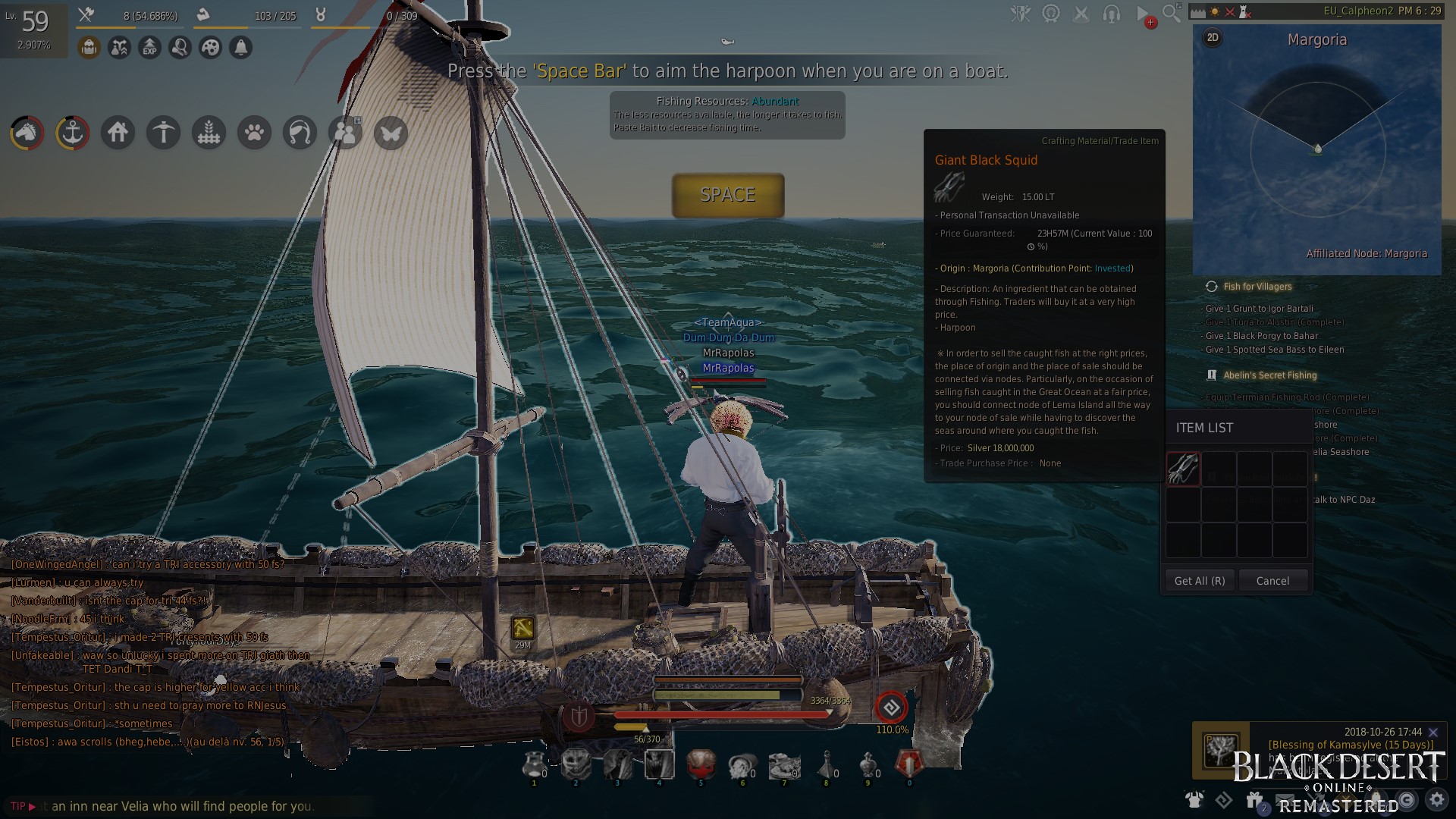Image resolution: width=1456 pixels, height=819 pixels.
Task: Click the EXP boost icon
Action: (149, 48)
